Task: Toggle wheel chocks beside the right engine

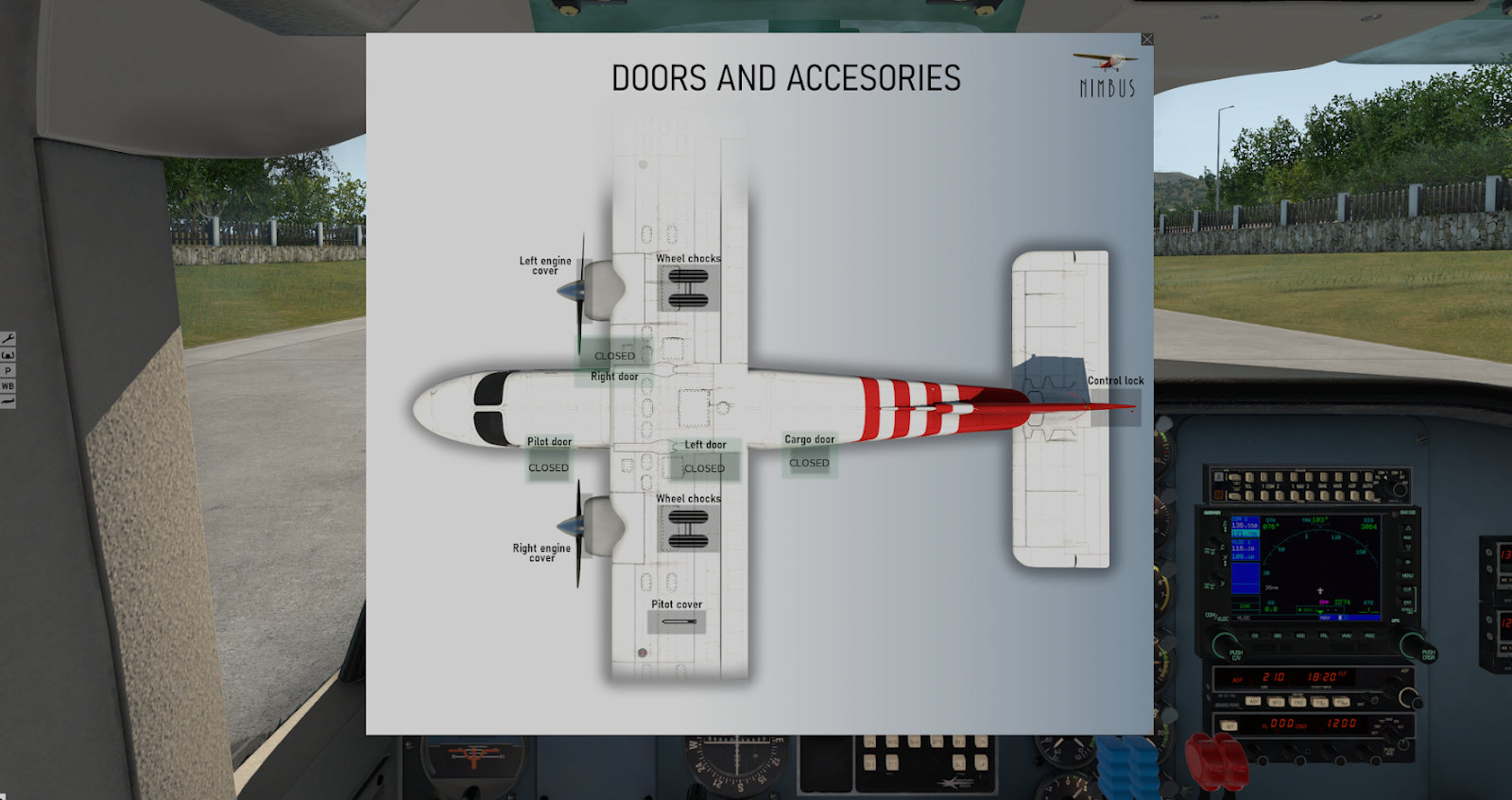Action: (688, 529)
